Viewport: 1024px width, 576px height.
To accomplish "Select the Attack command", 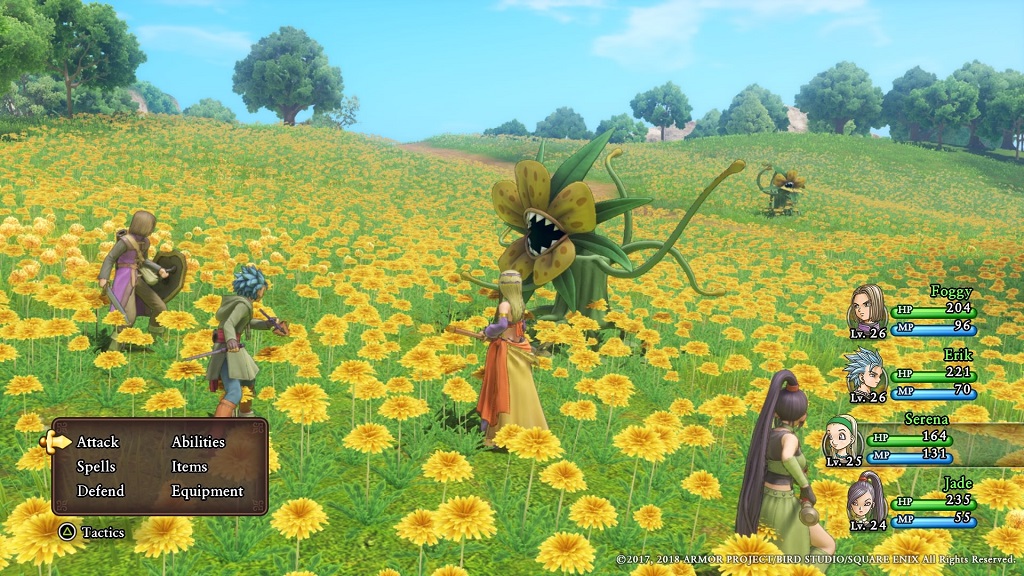I will pyautogui.click(x=97, y=442).
